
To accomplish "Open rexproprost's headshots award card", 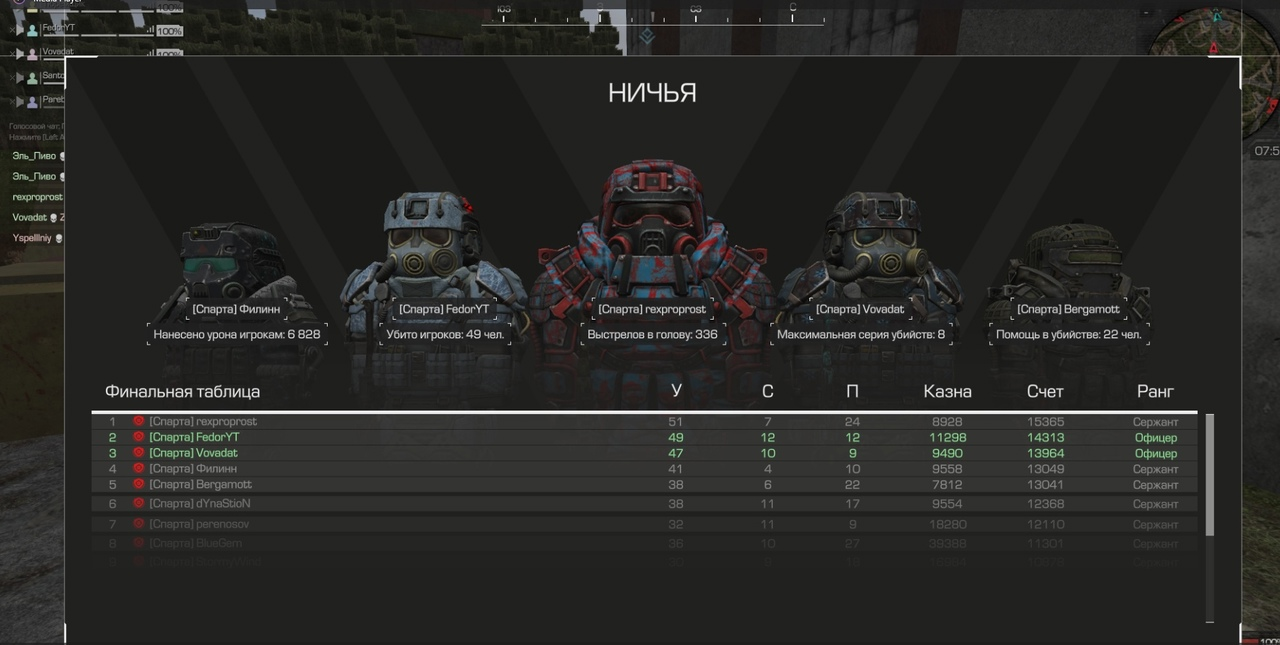I will point(652,322).
